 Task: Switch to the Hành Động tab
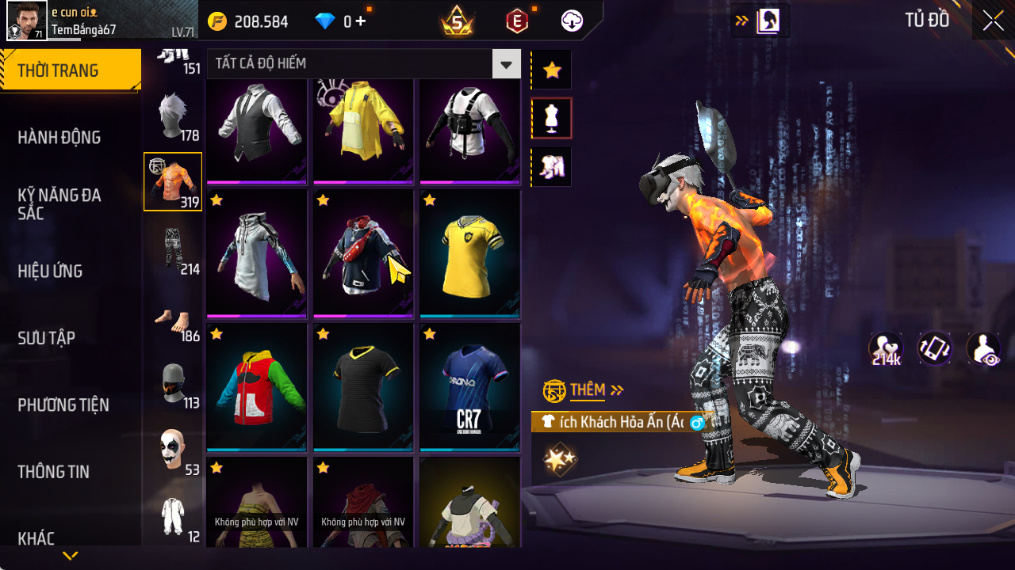[60, 137]
